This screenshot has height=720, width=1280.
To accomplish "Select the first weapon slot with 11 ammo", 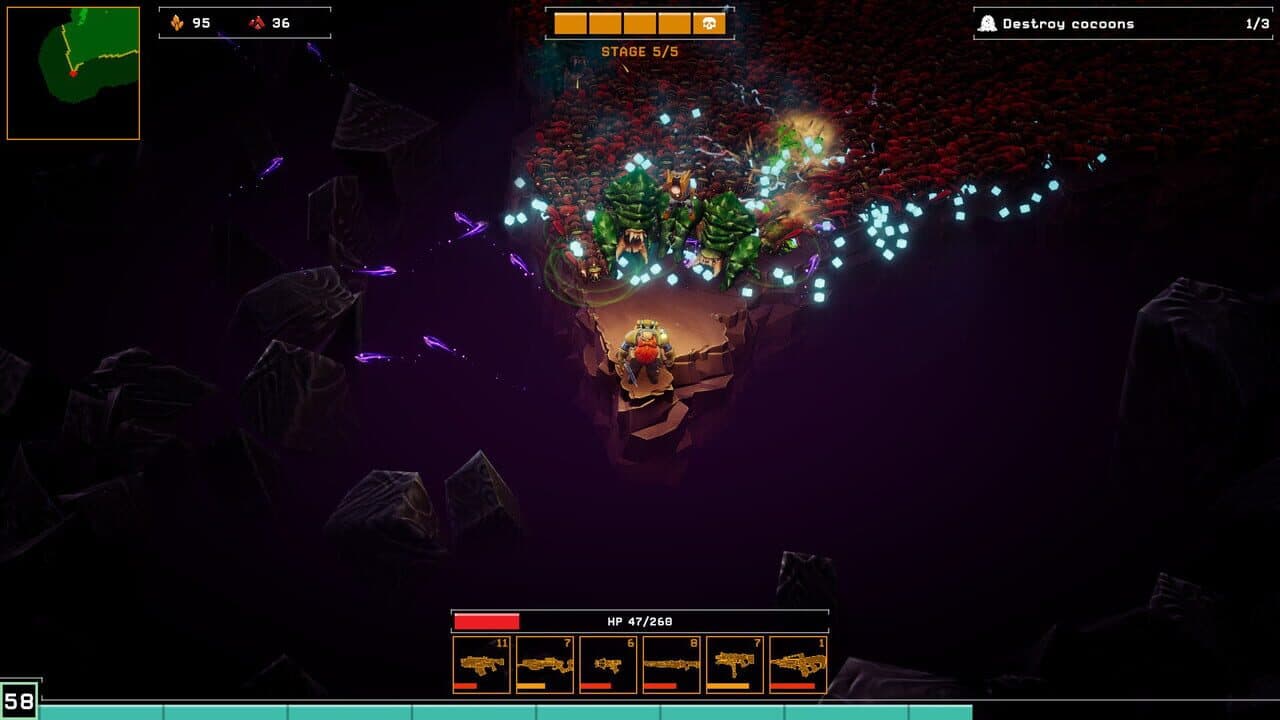I will (481, 662).
